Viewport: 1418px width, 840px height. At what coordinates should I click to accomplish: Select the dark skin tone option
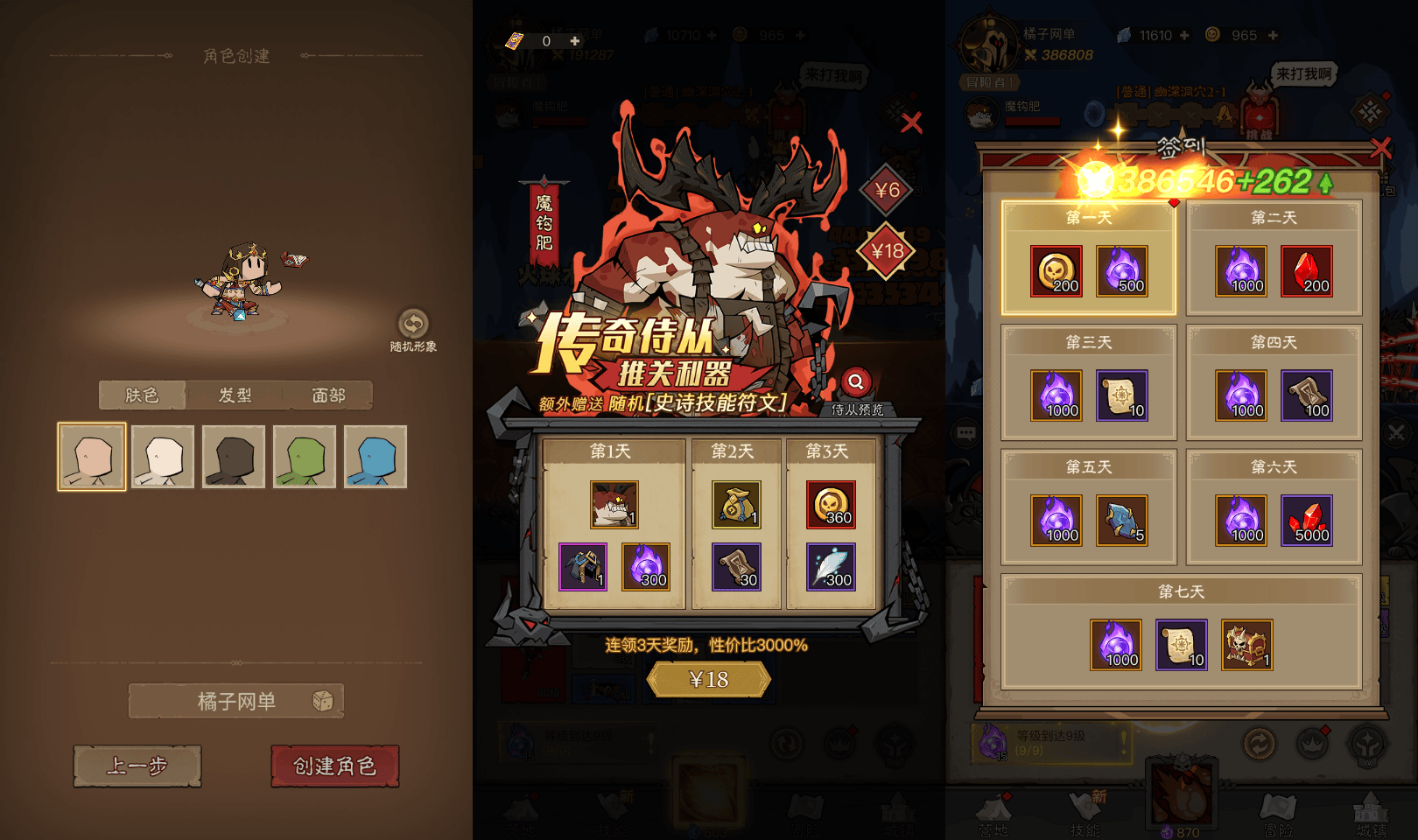click(x=233, y=456)
